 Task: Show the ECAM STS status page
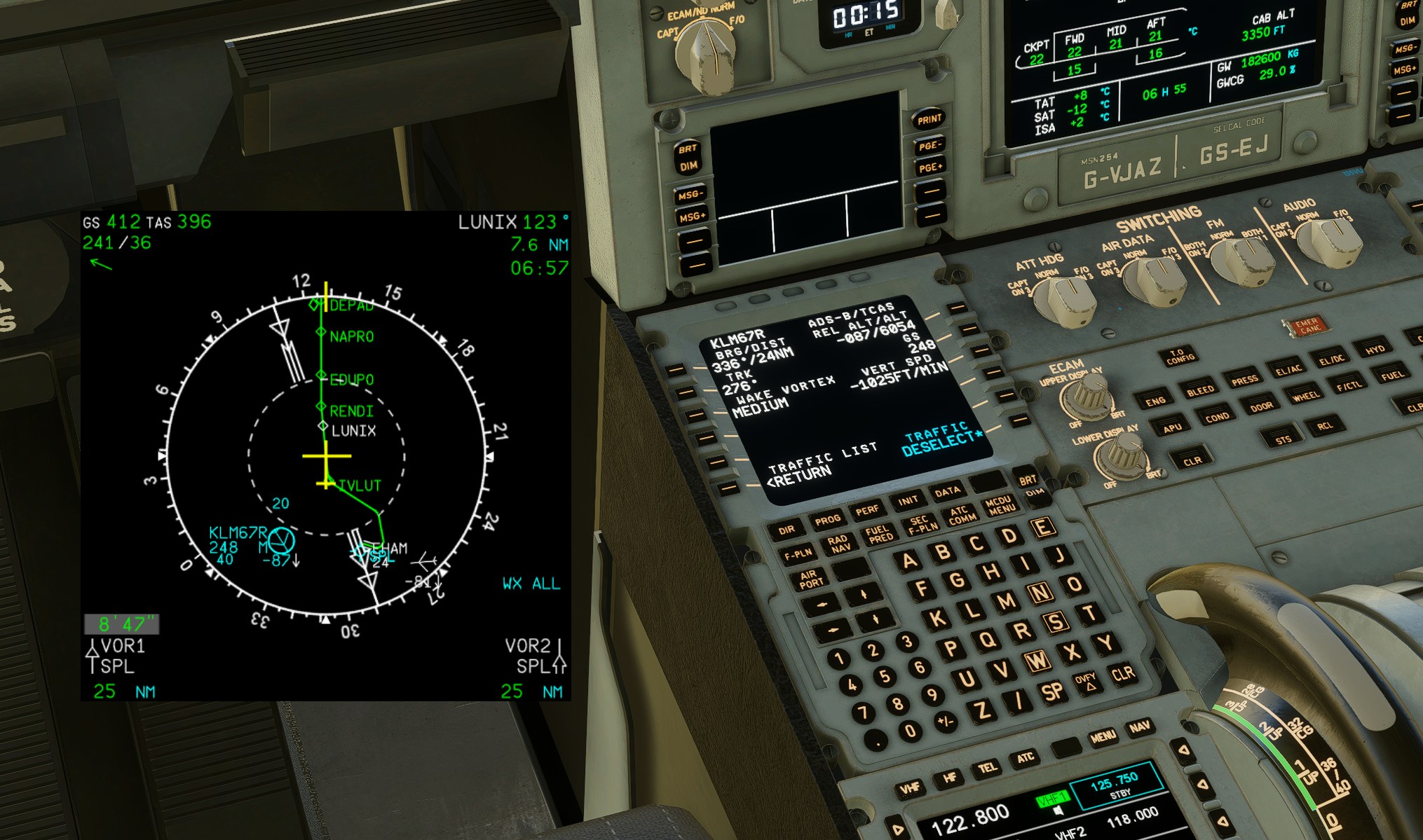(x=1283, y=440)
